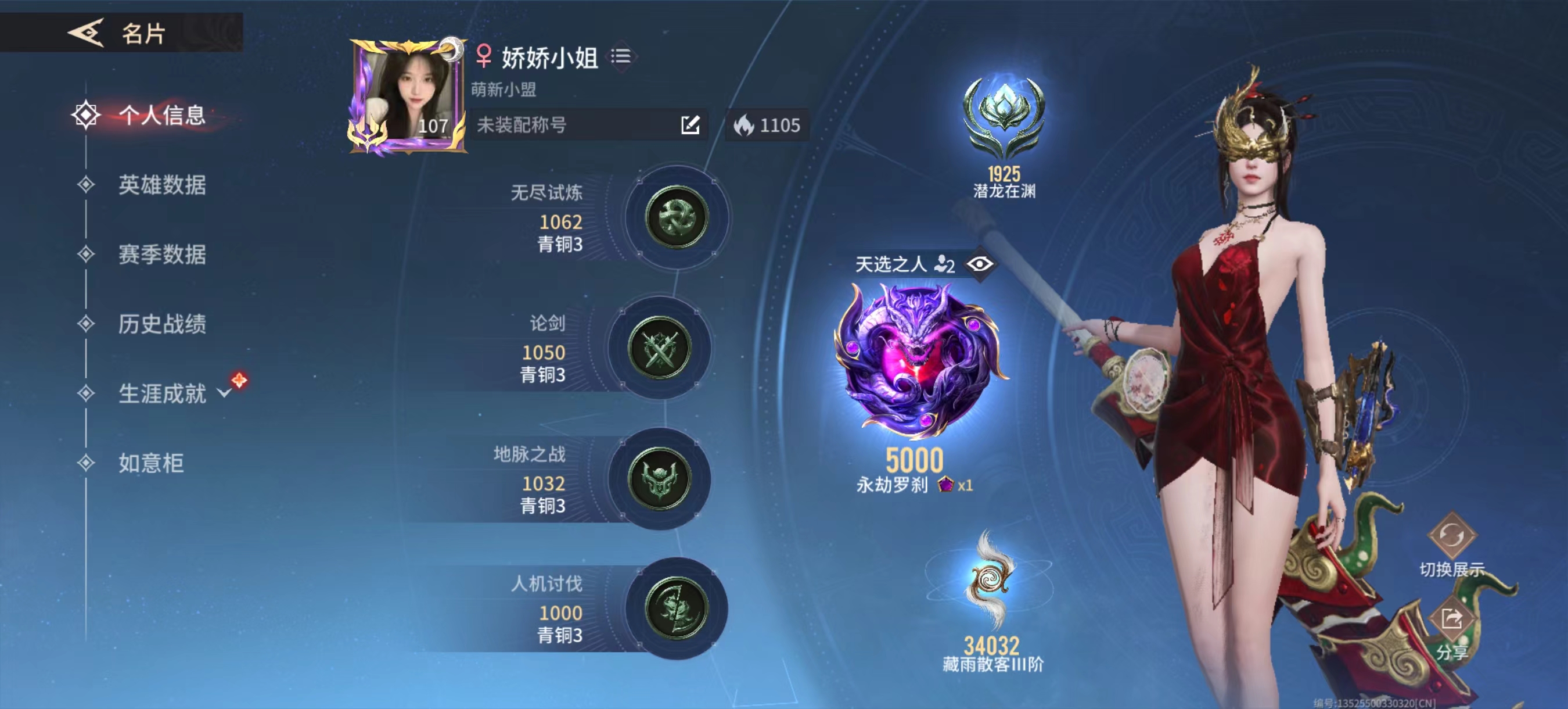The width and height of the screenshot is (1568, 709).
Task: Open the list menu beside 娇娇小姐
Action: [x=621, y=58]
